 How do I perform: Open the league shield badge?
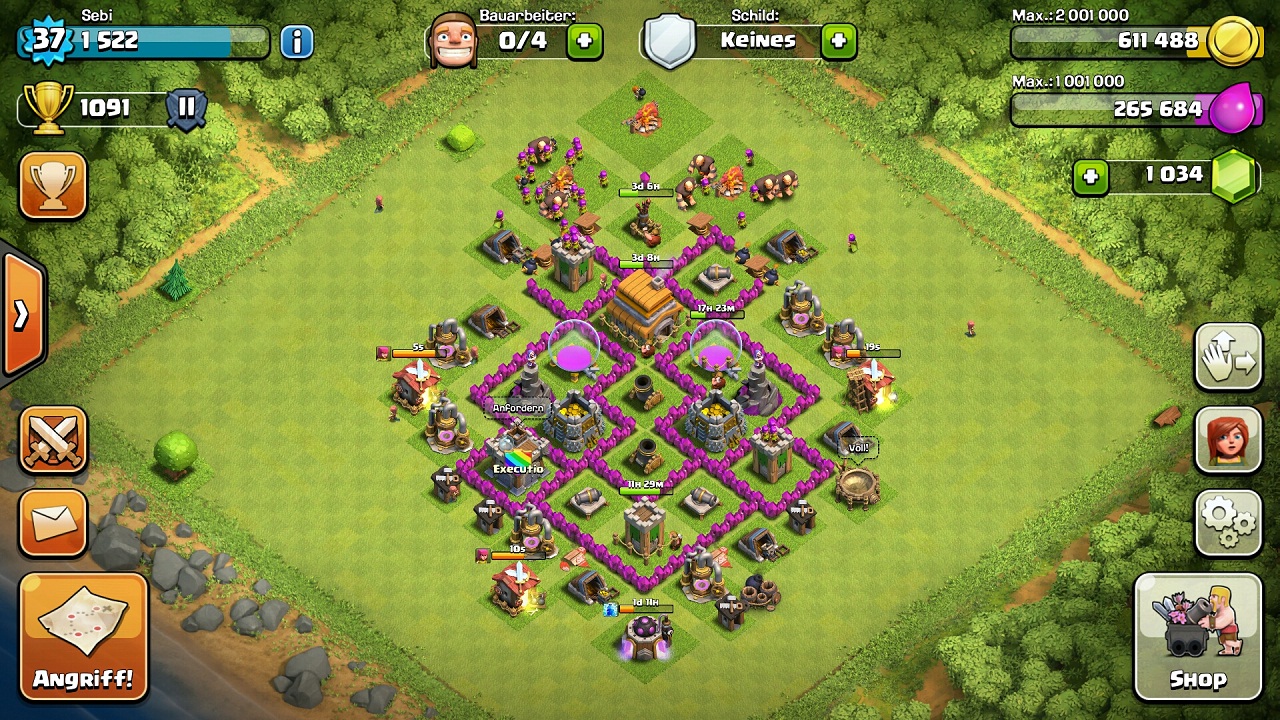186,108
